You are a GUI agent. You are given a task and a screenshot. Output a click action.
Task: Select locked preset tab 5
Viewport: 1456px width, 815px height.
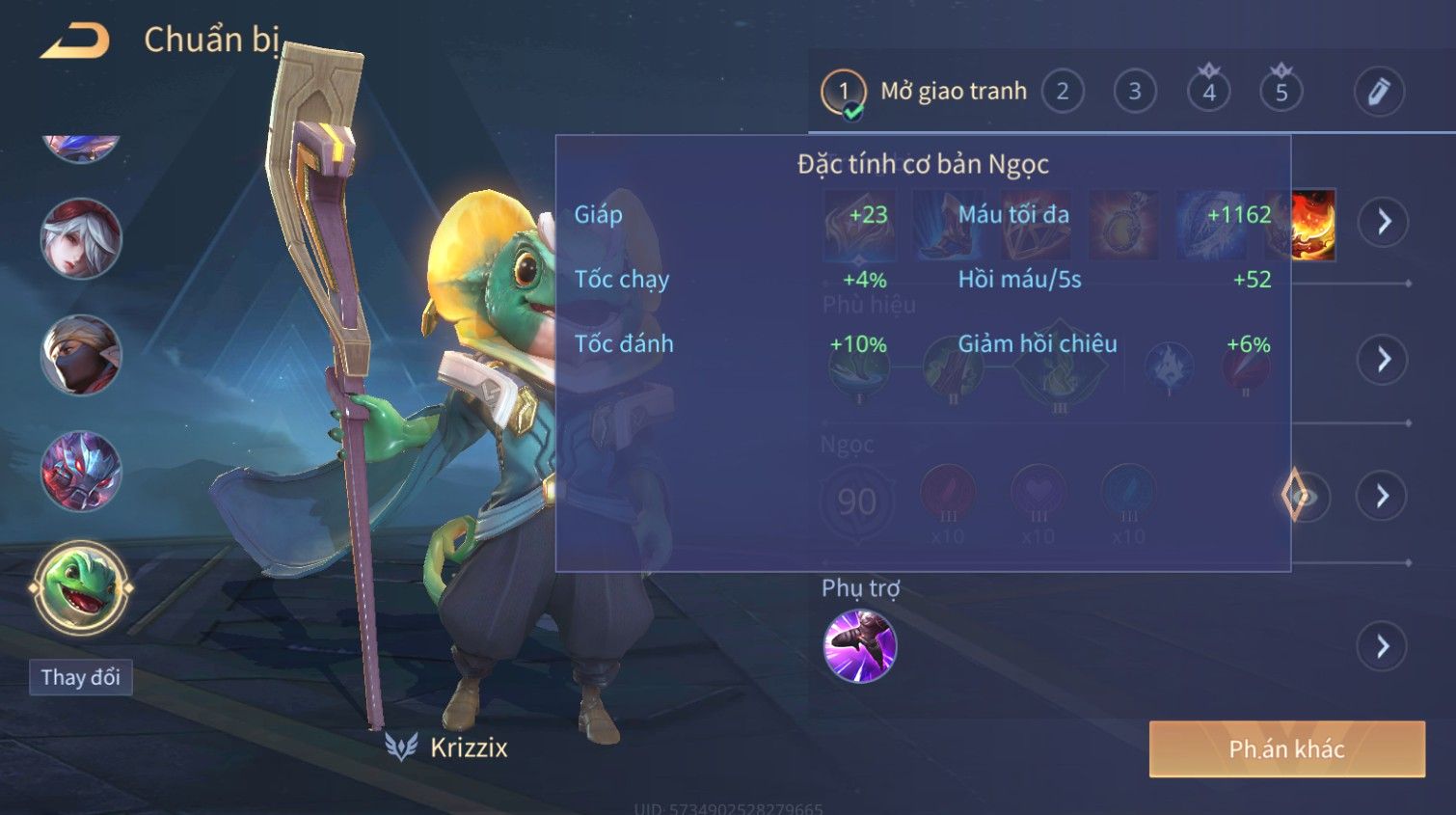point(1281,93)
